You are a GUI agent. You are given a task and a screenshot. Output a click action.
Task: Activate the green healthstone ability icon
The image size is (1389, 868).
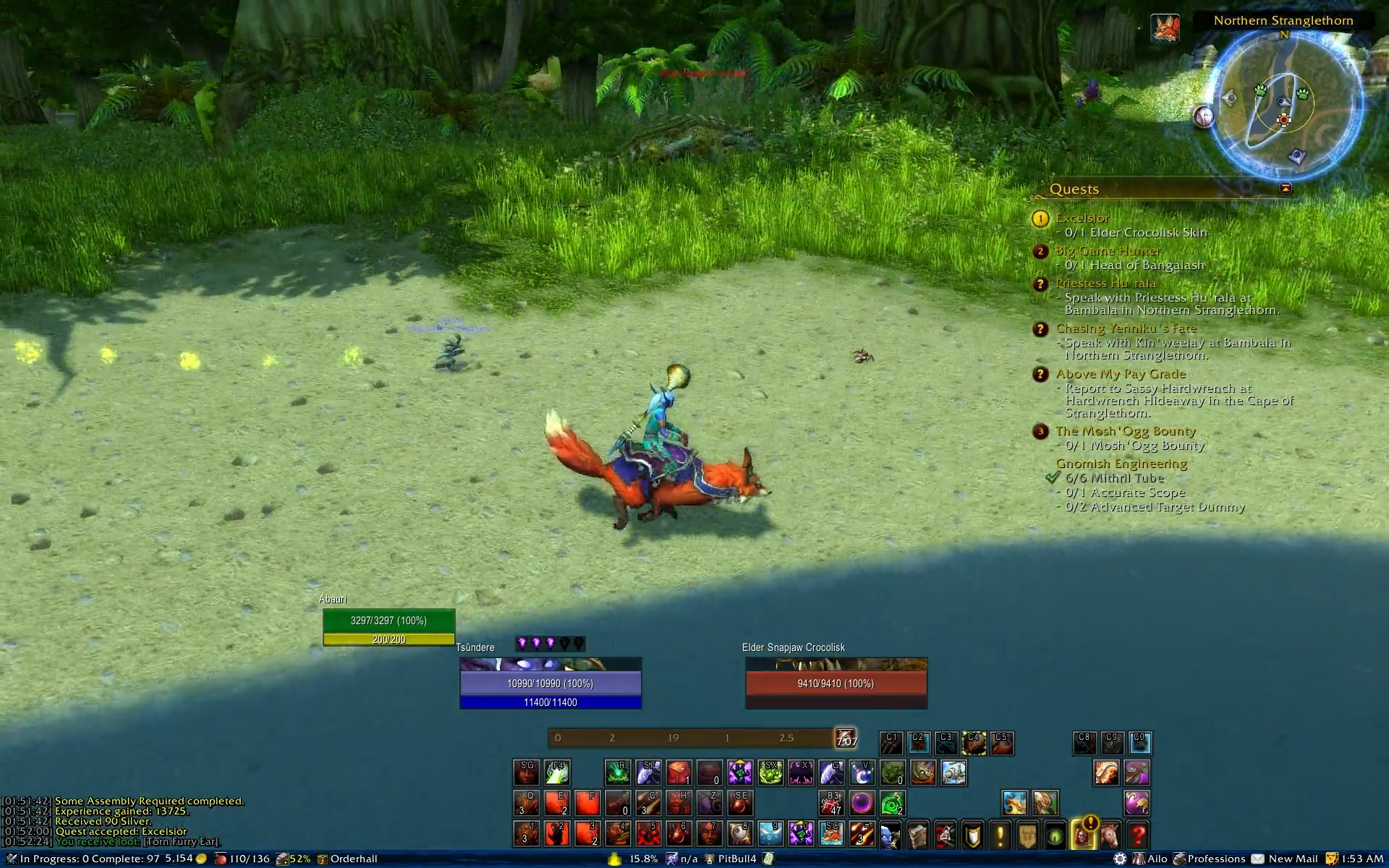(892, 804)
